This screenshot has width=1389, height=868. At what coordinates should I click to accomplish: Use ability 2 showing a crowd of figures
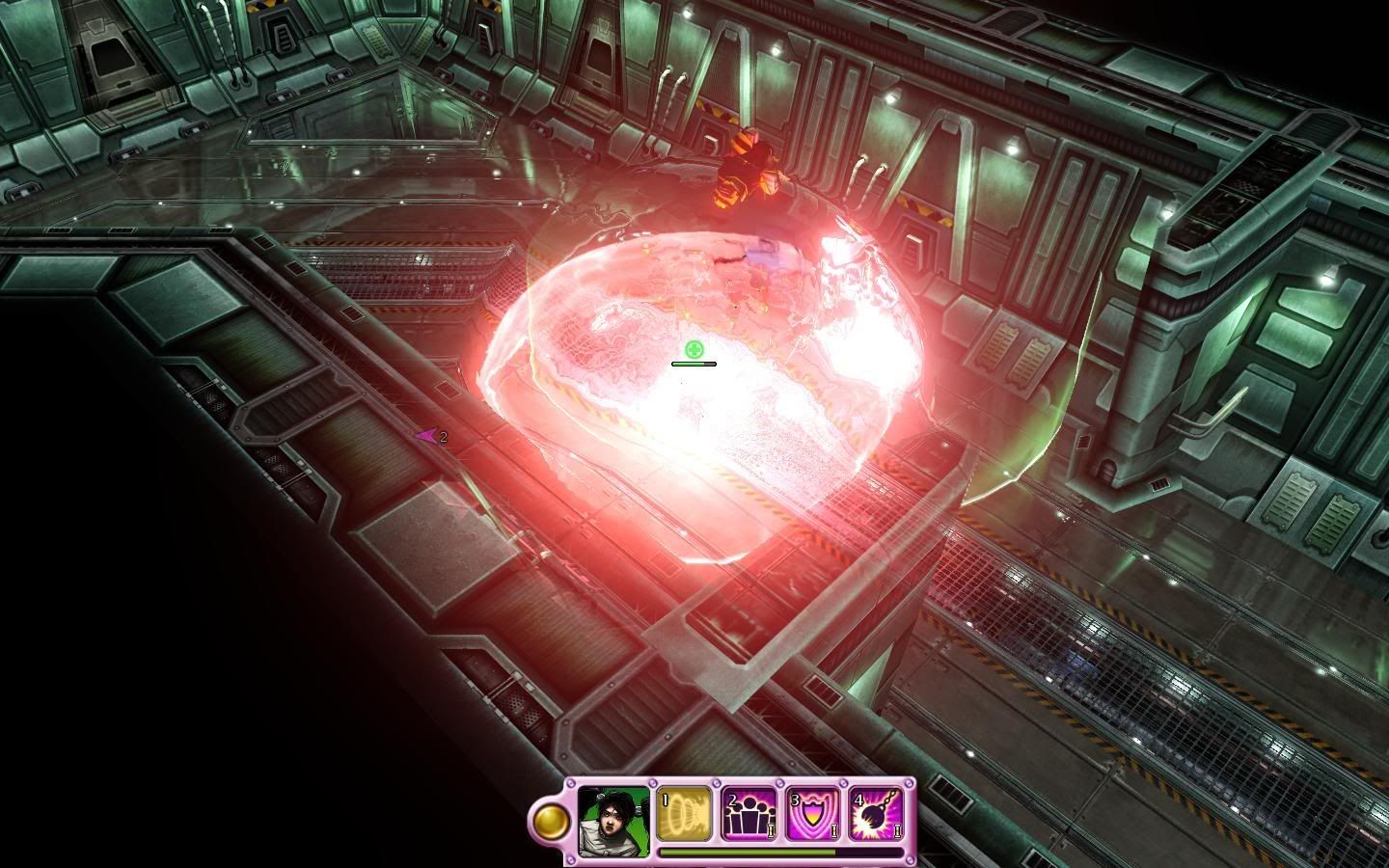pyautogui.click(x=748, y=814)
